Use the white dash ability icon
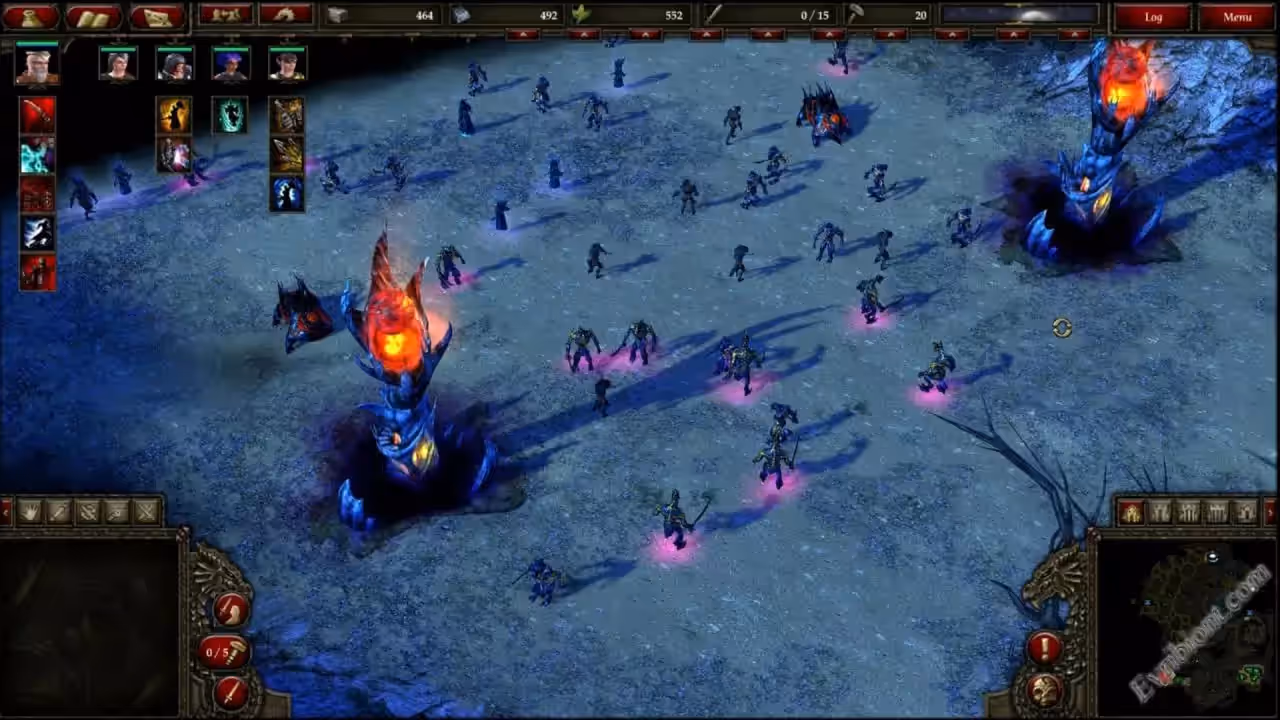Image resolution: width=1280 pixels, height=720 pixels. coord(37,233)
